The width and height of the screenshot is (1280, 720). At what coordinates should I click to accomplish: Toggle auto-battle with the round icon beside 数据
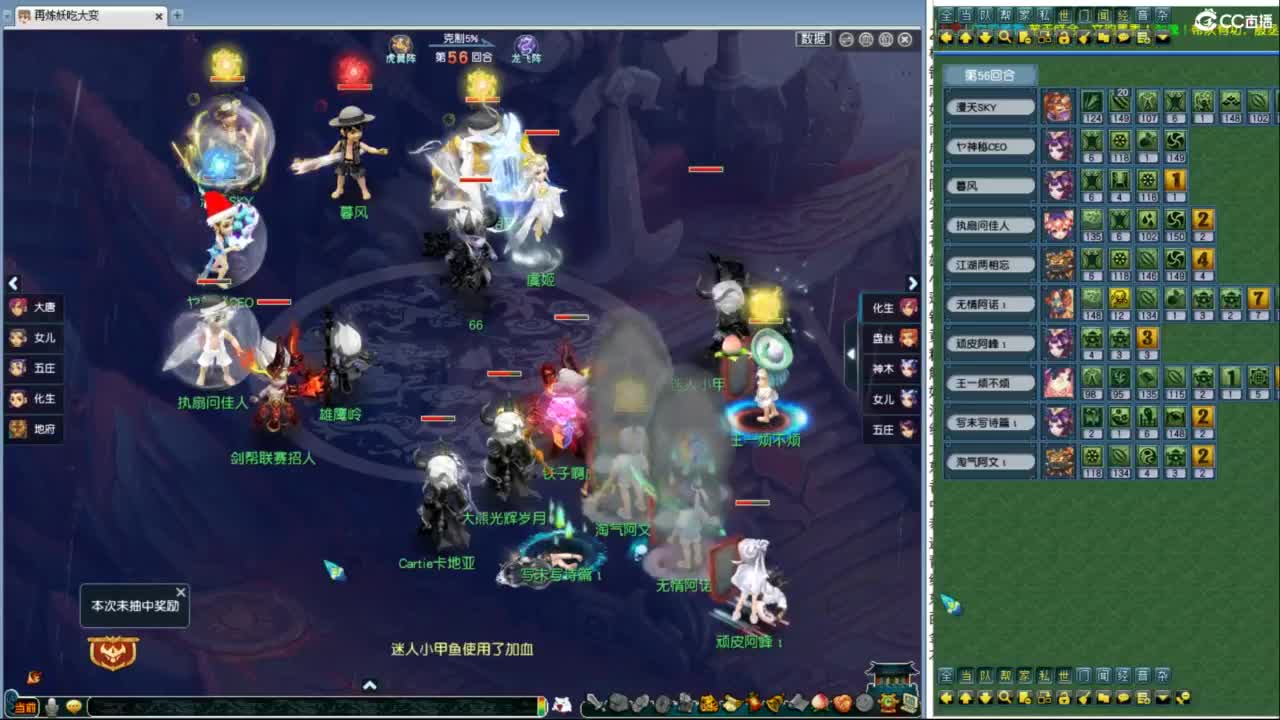[846, 40]
